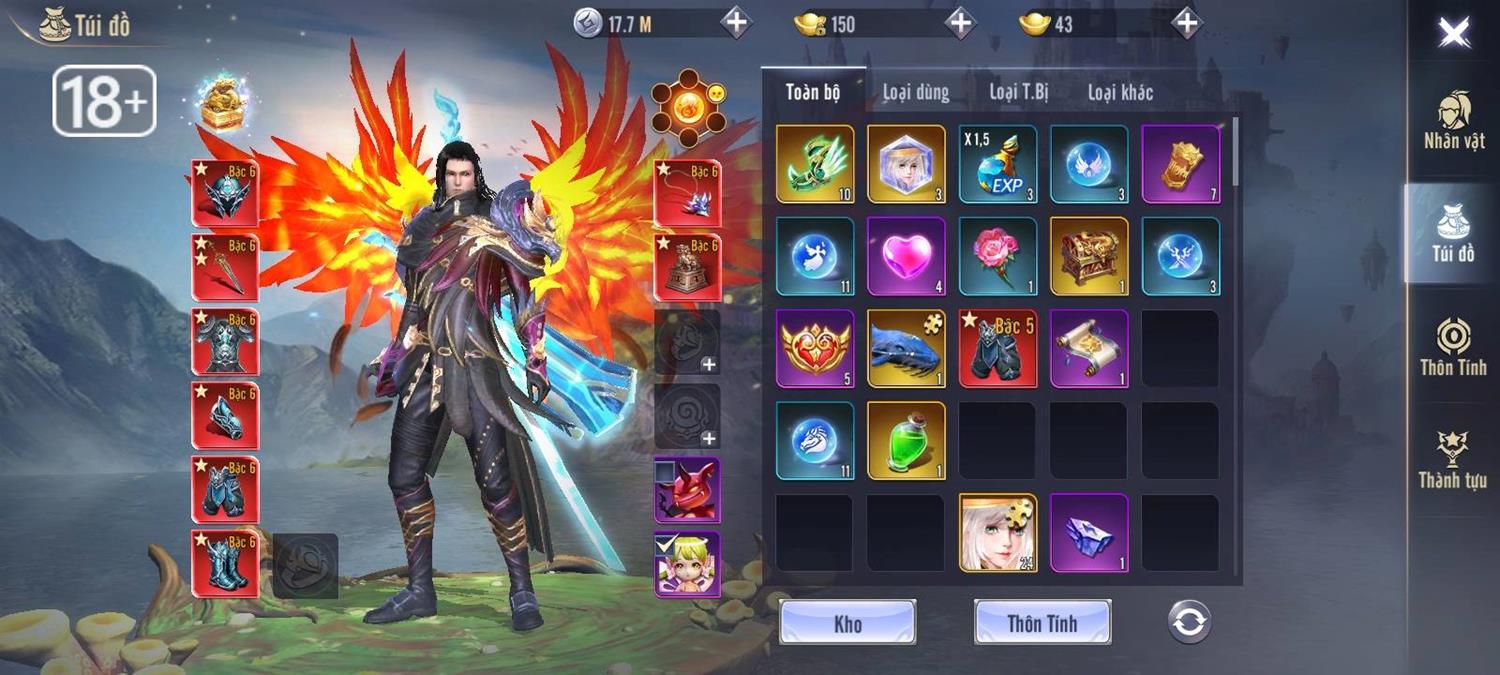Select the pink heart item
Viewport: 1500px width, 675px height.
[906, 257]
